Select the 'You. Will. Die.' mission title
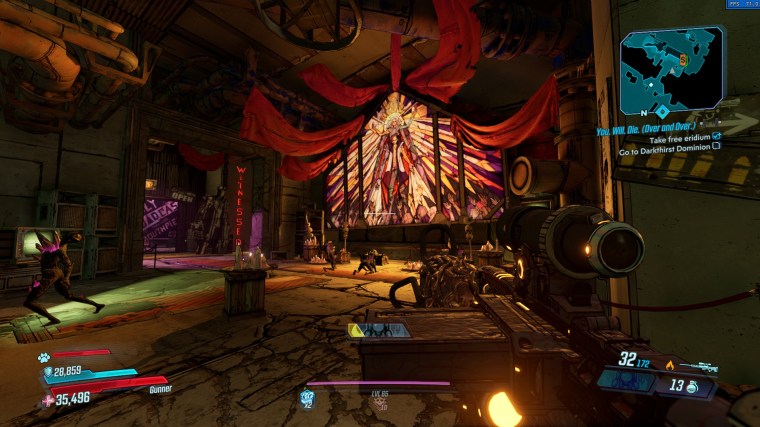Image resolution: width=760 pixels, height=427 pixels. click(x=648, y=129)
